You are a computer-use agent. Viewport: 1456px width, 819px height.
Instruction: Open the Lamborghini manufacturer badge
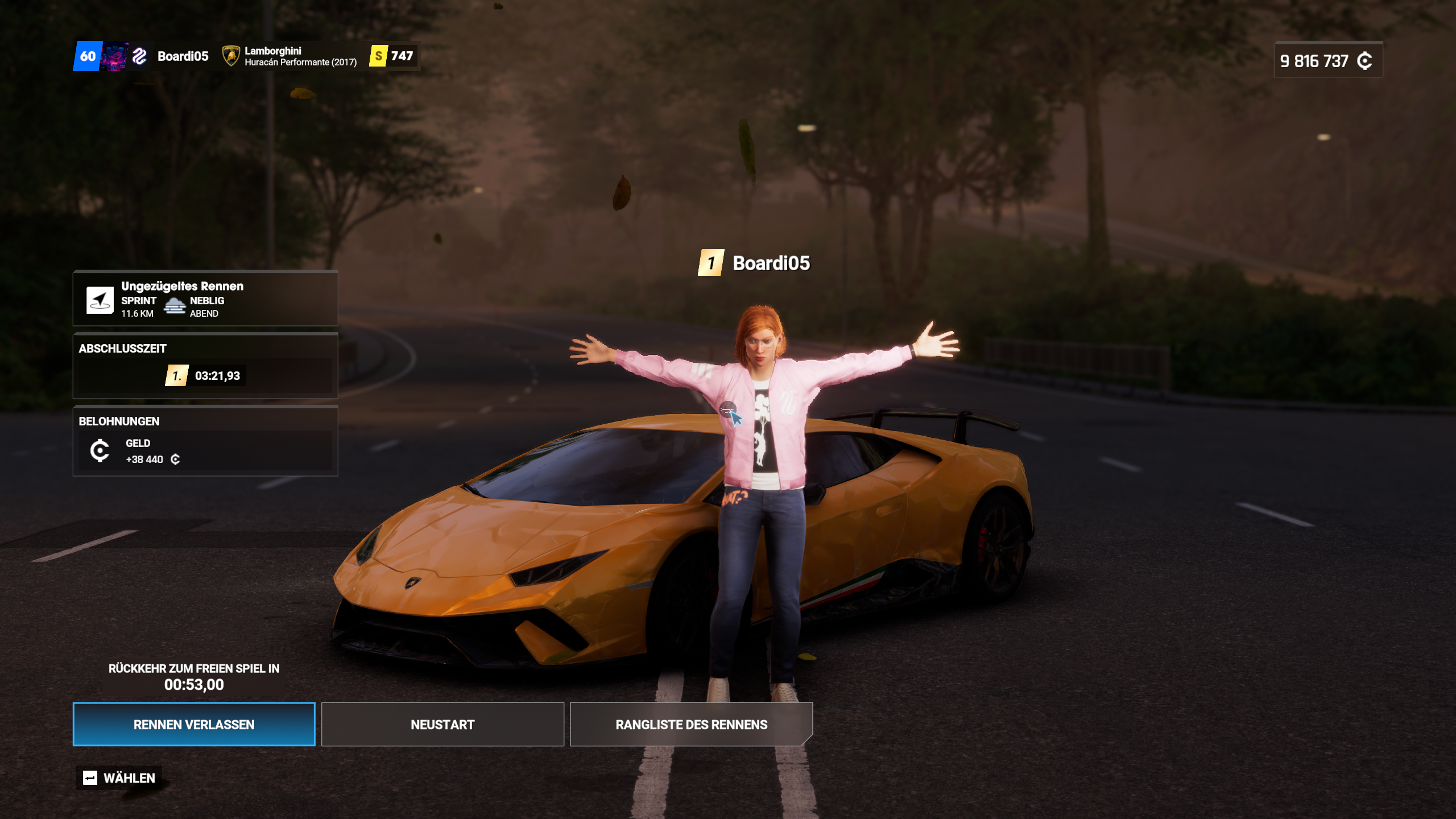click(230, 56)
